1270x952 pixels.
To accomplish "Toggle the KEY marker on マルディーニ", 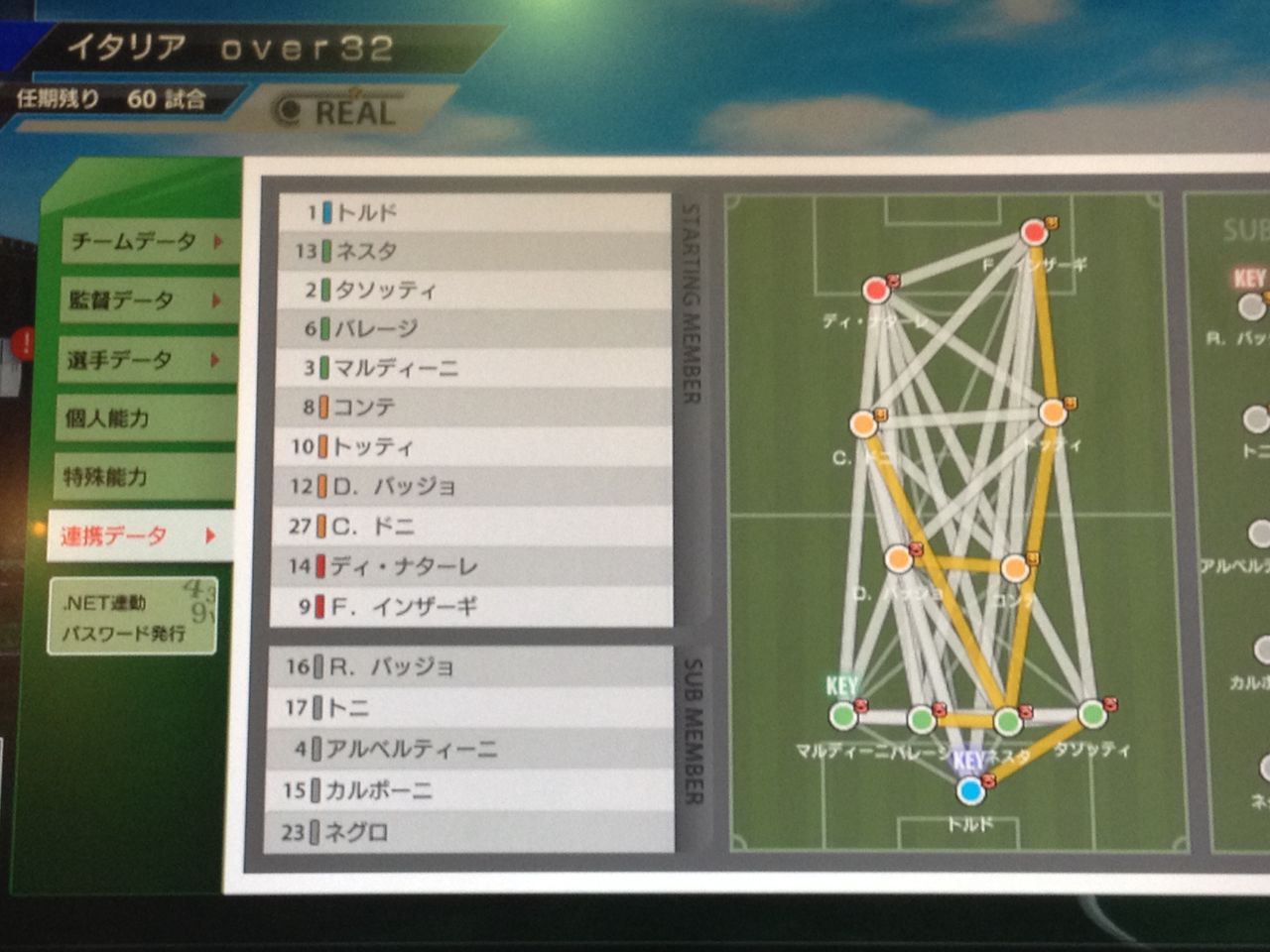I will tap(840, 684).
